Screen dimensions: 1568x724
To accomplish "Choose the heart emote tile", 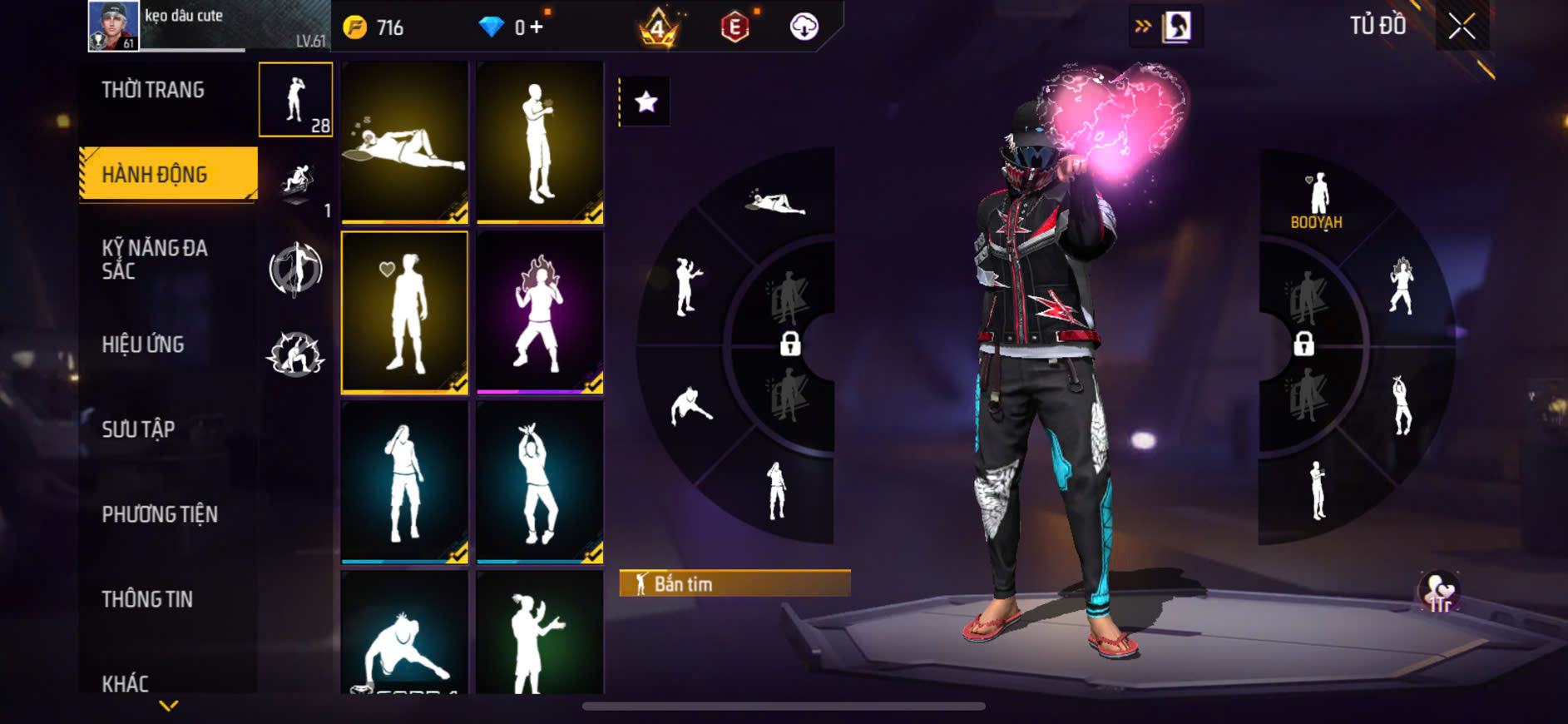I will (405, 312).
